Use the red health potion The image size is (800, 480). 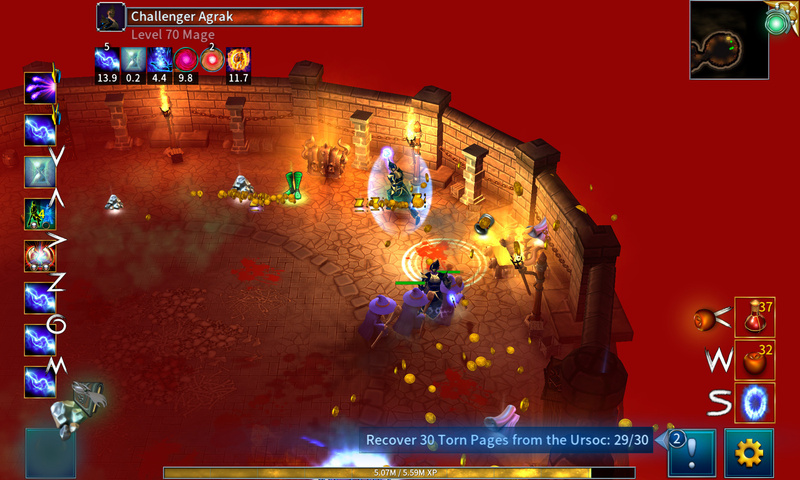755,317
